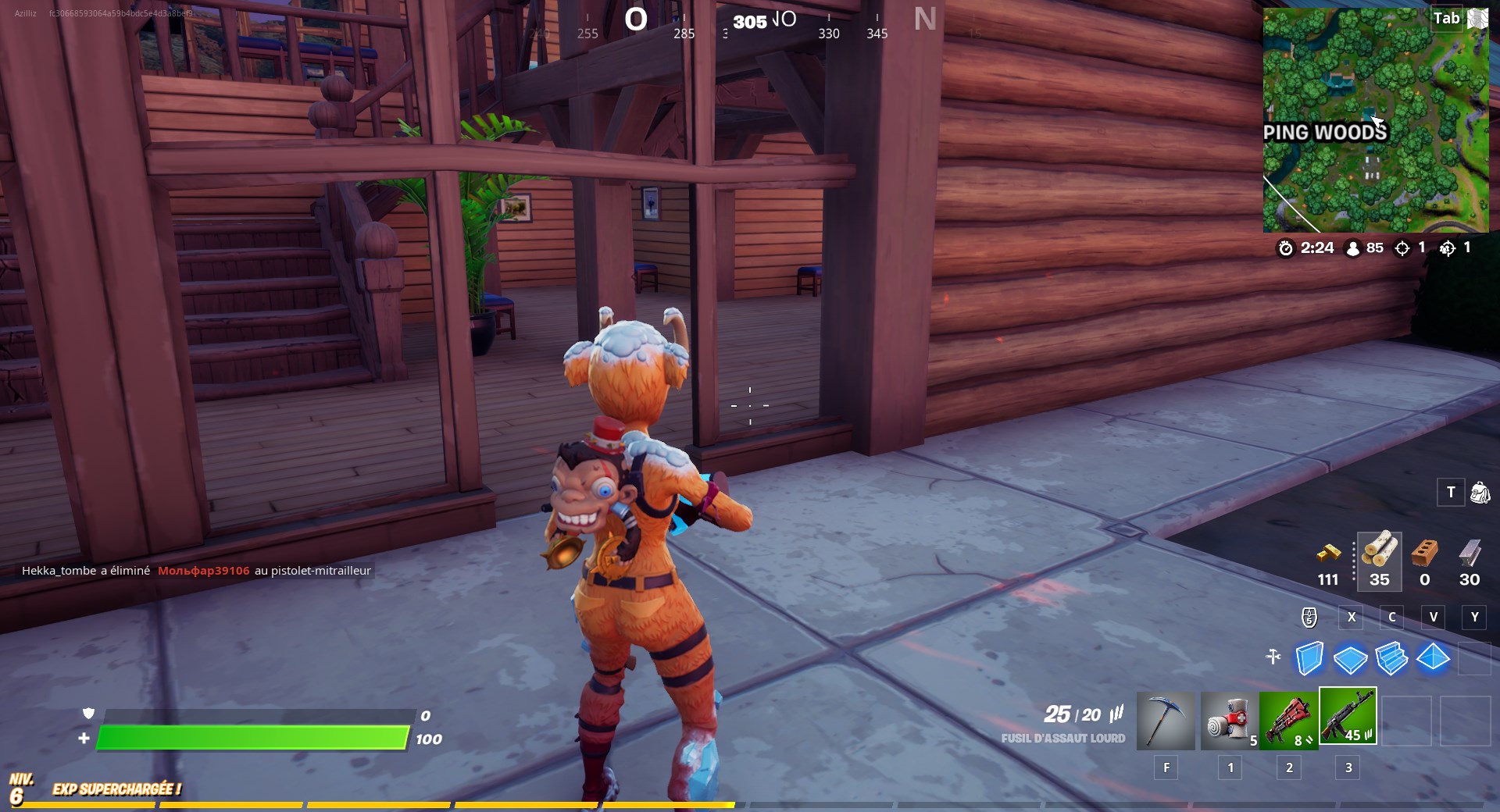Select the pickaxe in slot F

pyautogui.click(x=1166, y=720)
